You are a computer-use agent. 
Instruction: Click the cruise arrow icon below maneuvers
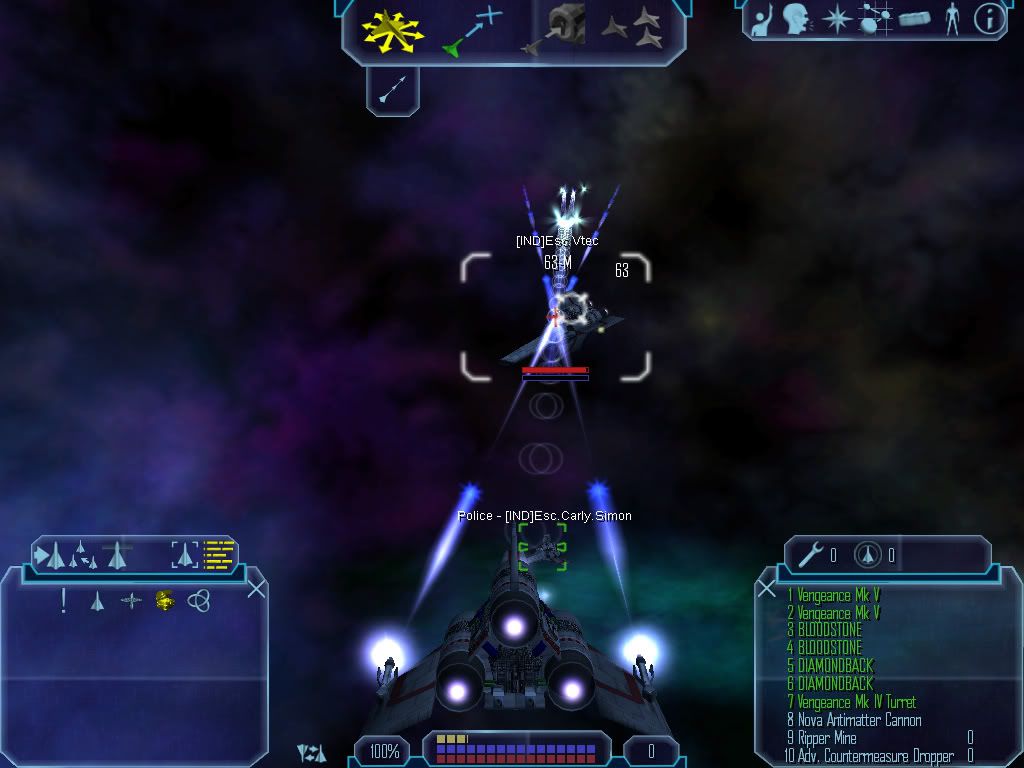(x=392, y=91)
